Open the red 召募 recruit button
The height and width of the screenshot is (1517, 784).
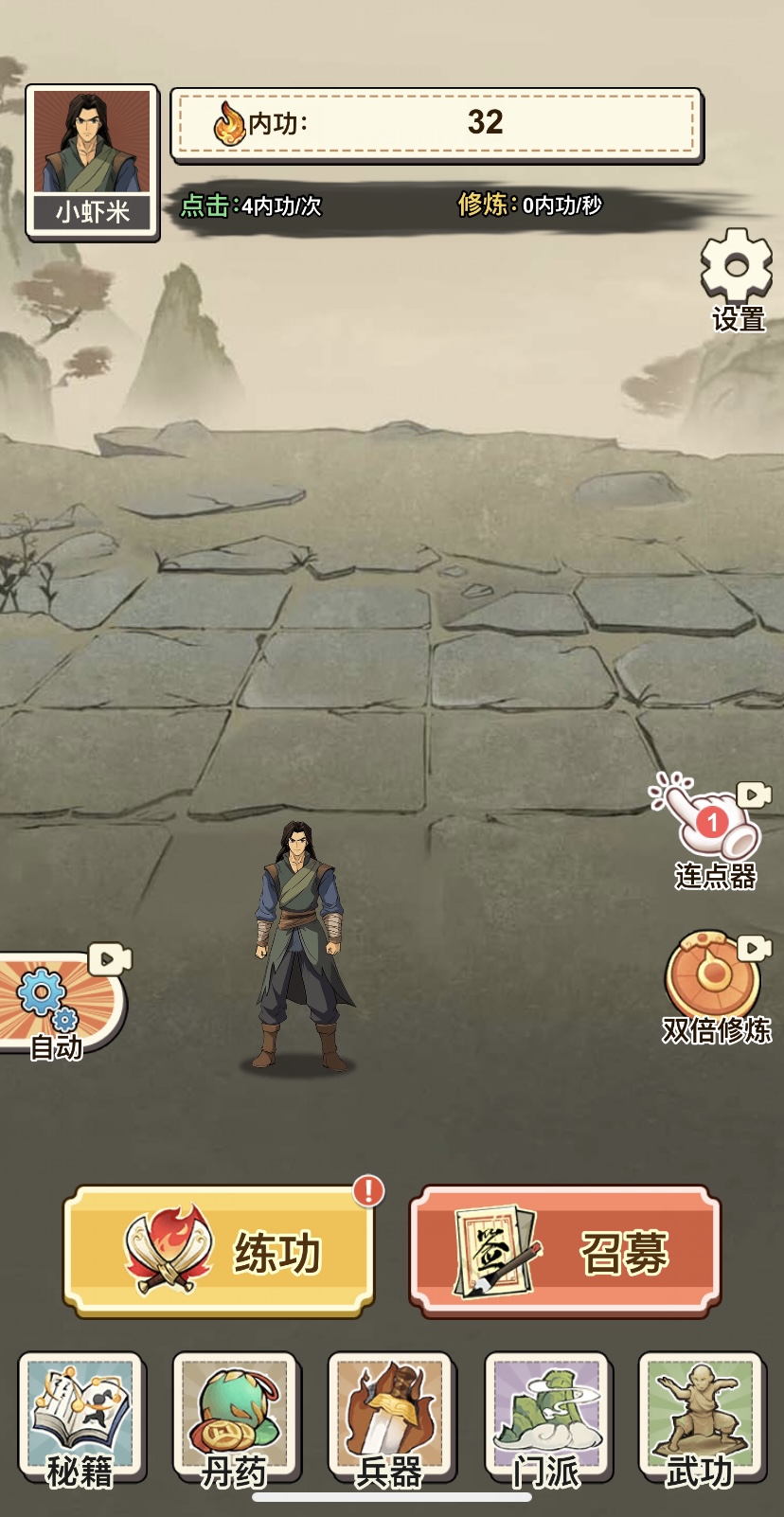pyautogui.click(x=565, y=1251)
